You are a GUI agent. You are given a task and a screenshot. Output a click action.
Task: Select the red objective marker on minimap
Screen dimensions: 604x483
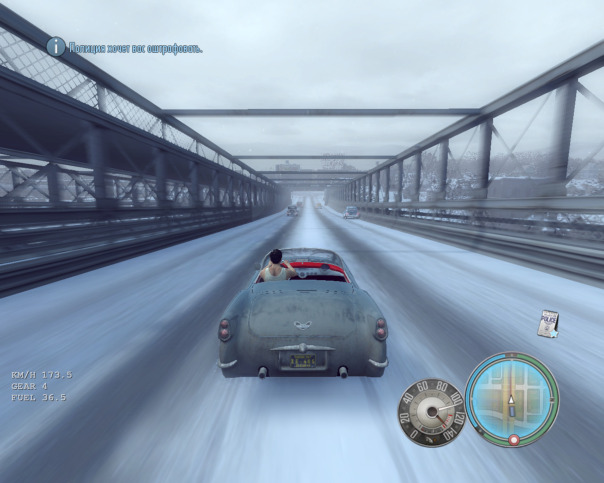point(514,439)
